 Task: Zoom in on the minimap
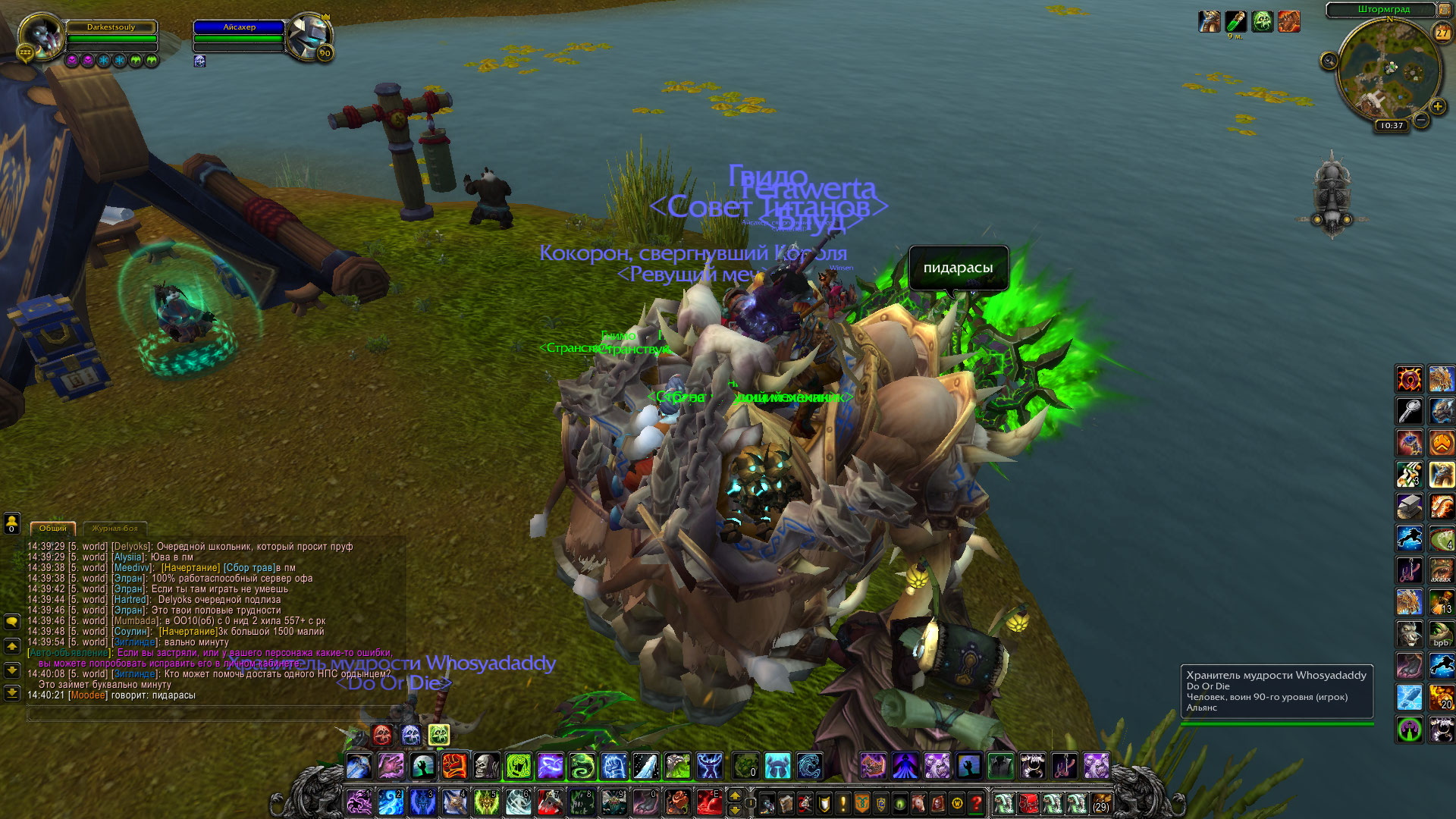1437,106
